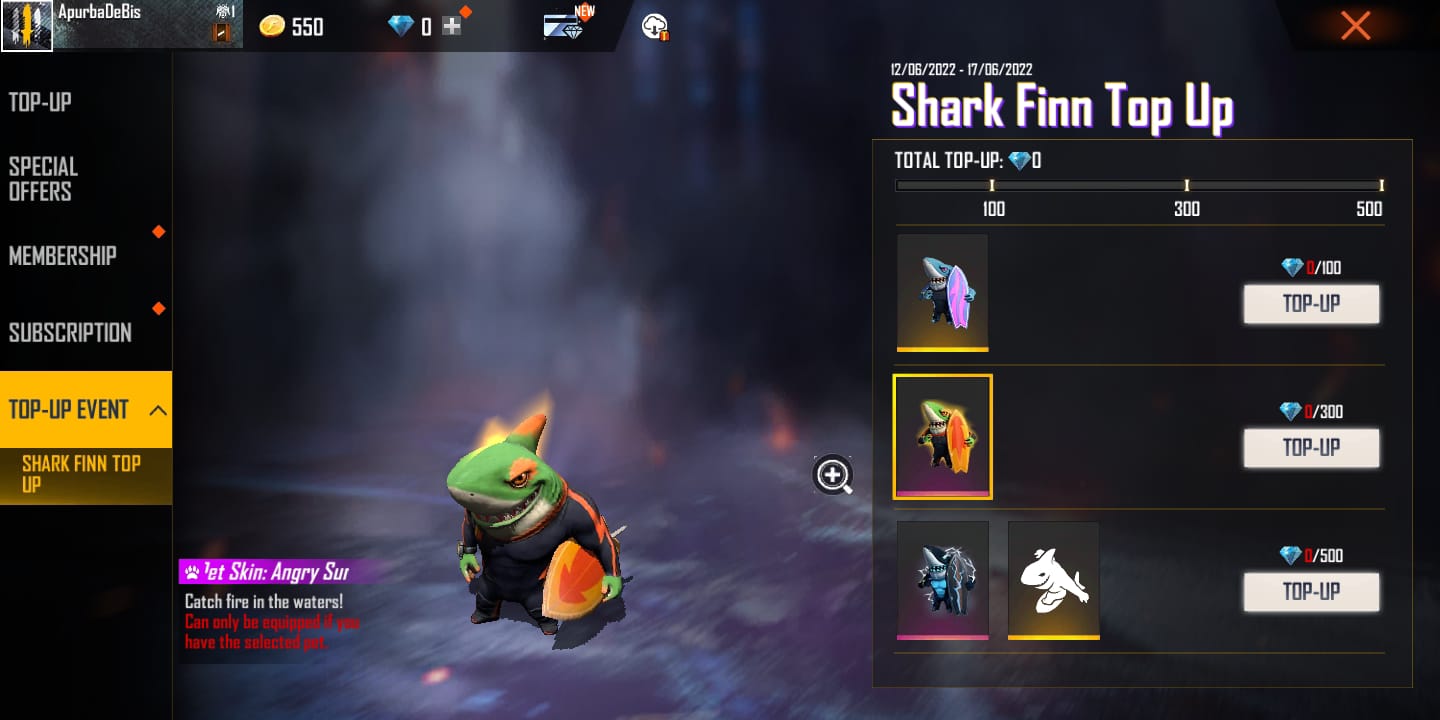Zoom in using the magnifying glass icon
The height and width of the screenshot is (720, 1440).
click(x=833, y=475)
